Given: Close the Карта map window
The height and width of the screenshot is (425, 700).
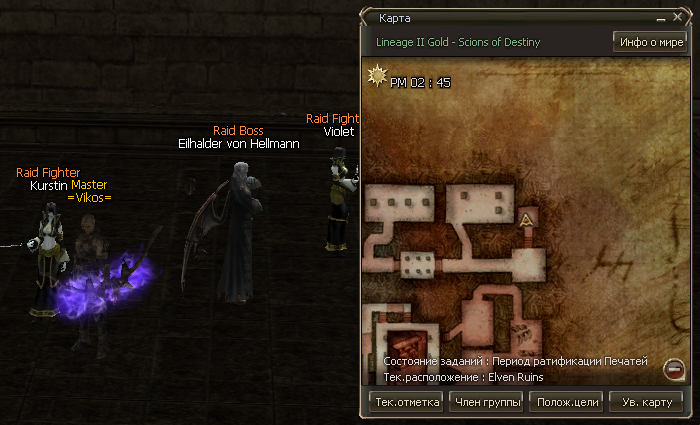Looking at the screenshot, I should [676, 18].
